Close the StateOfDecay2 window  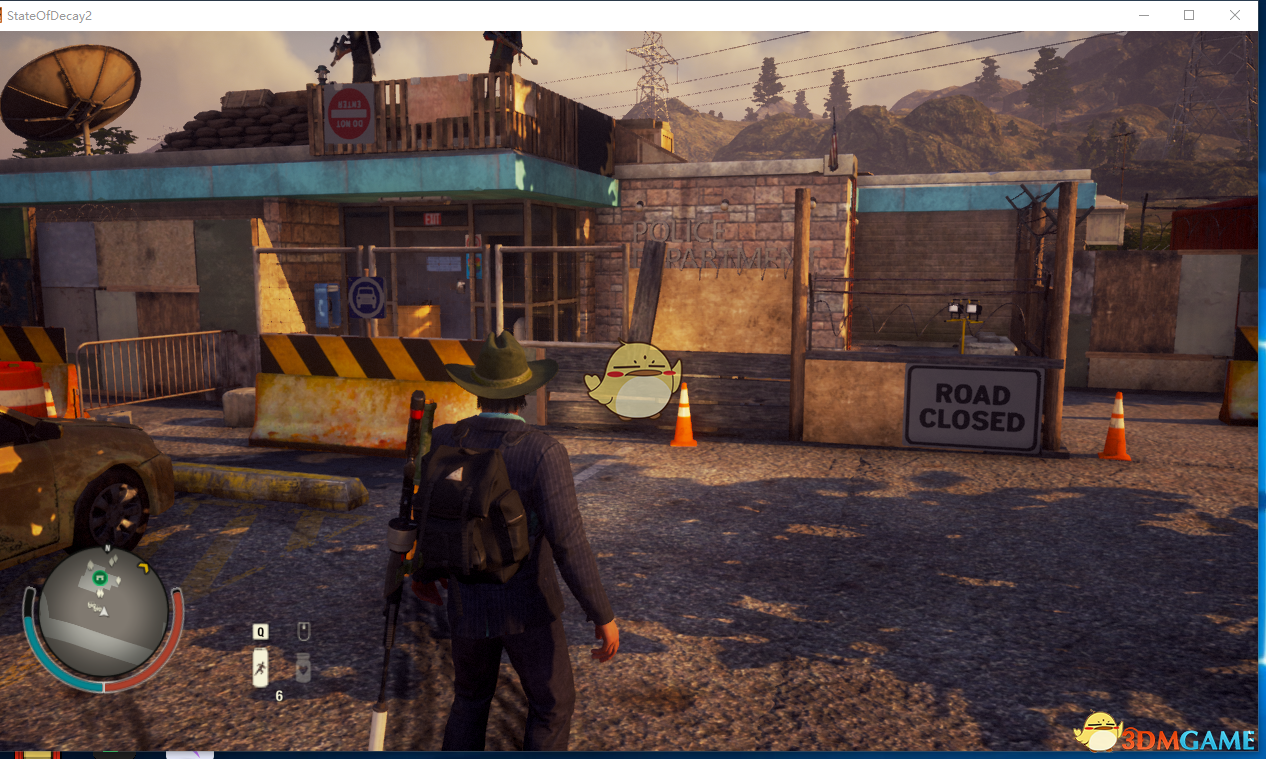(x=1235, y=15)
